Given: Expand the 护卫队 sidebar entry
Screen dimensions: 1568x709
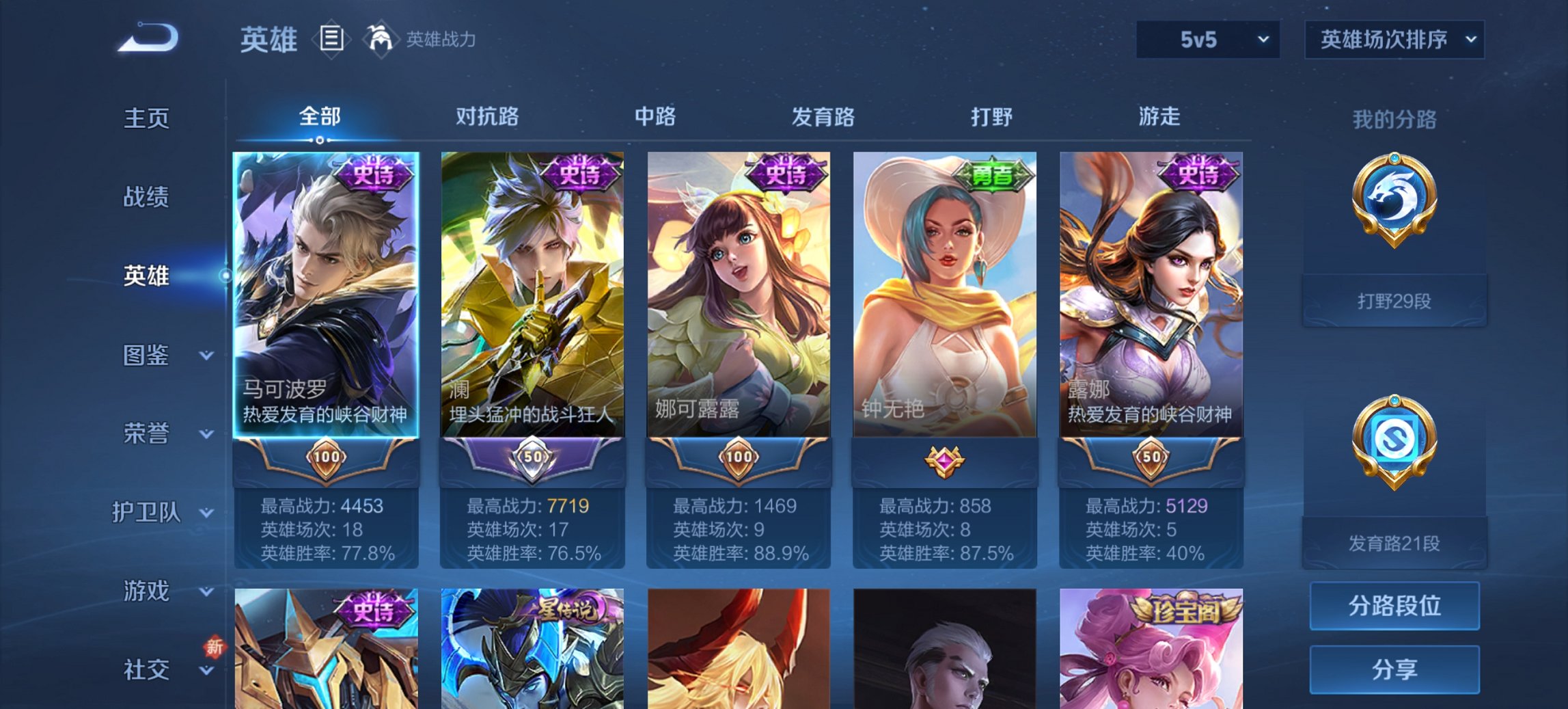Looking at the screenshot, I should click(x=146, y=513).
